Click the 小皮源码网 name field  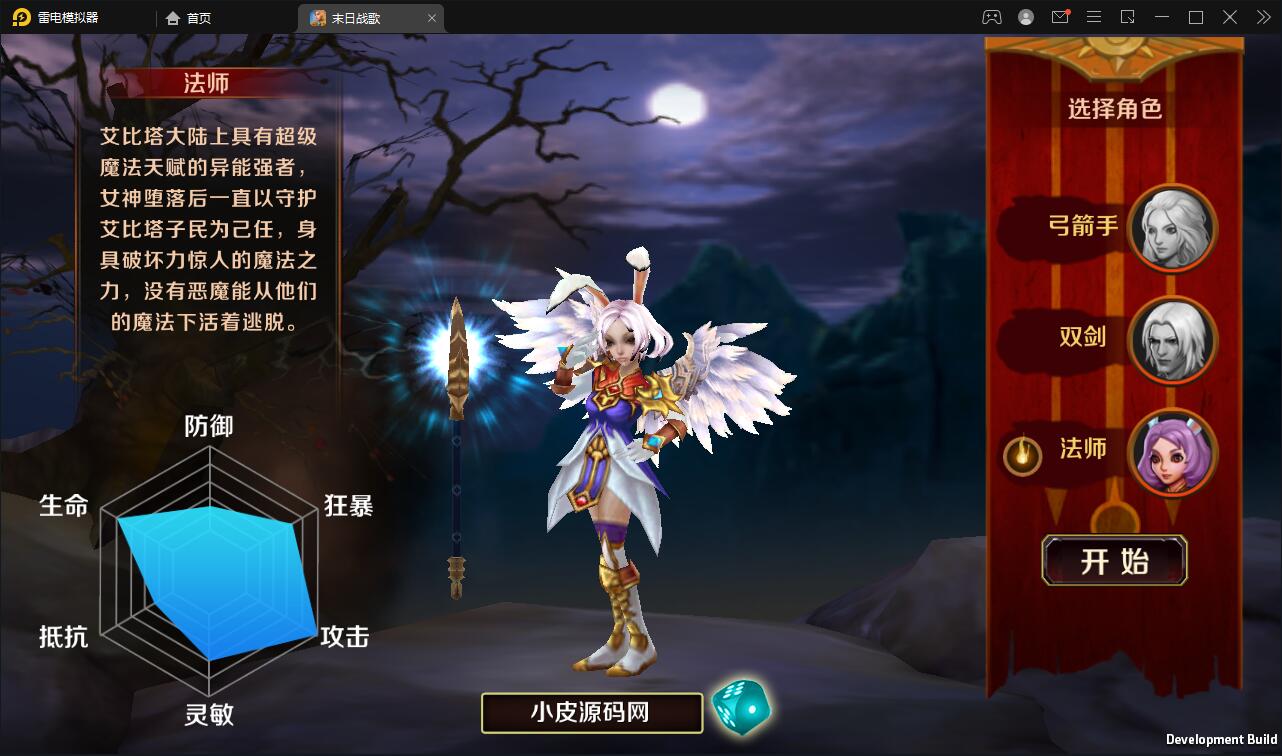tap(591, 712)
